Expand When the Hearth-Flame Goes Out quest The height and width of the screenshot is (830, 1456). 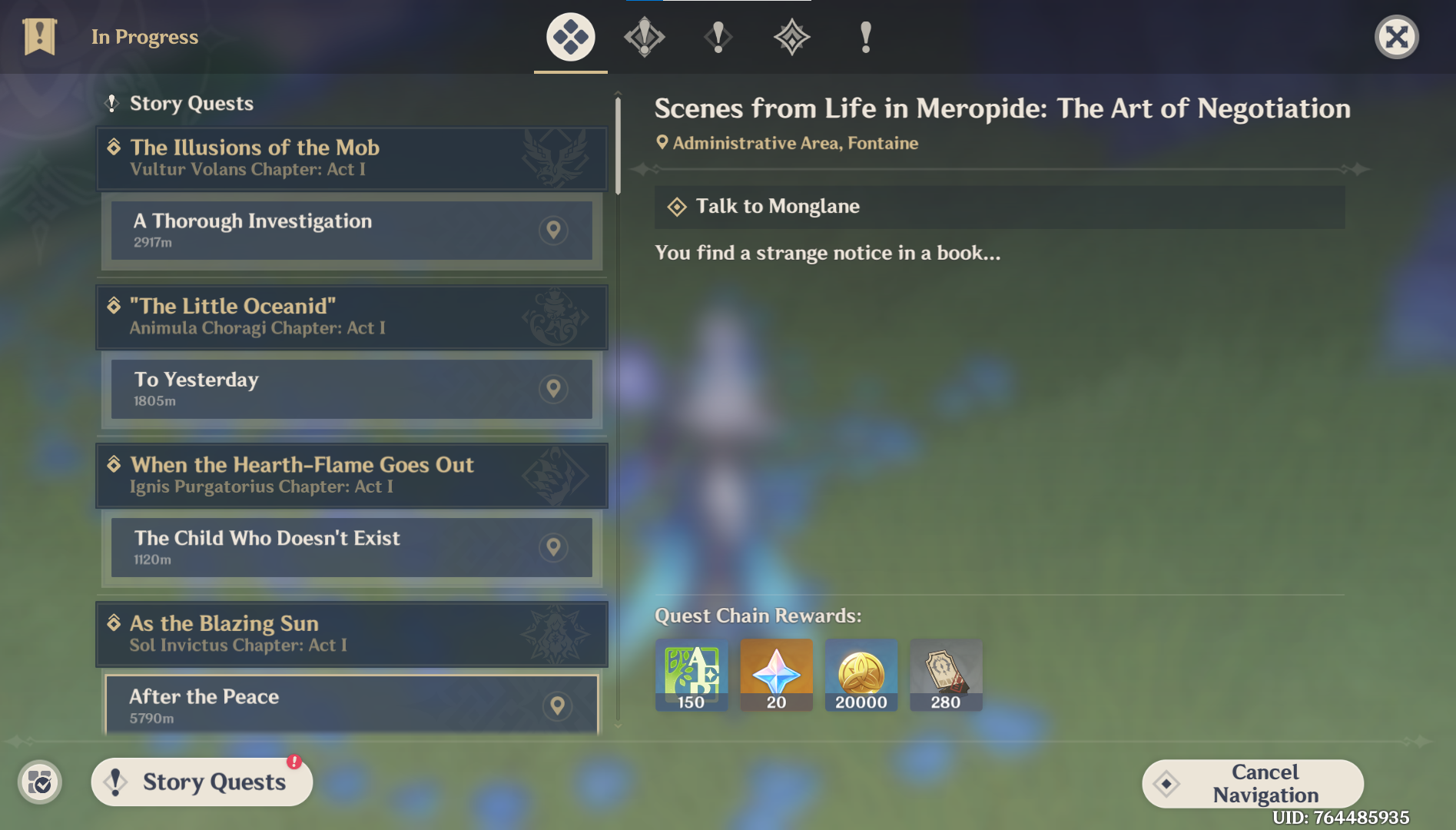pyautogui.click(x=350, y=475)
